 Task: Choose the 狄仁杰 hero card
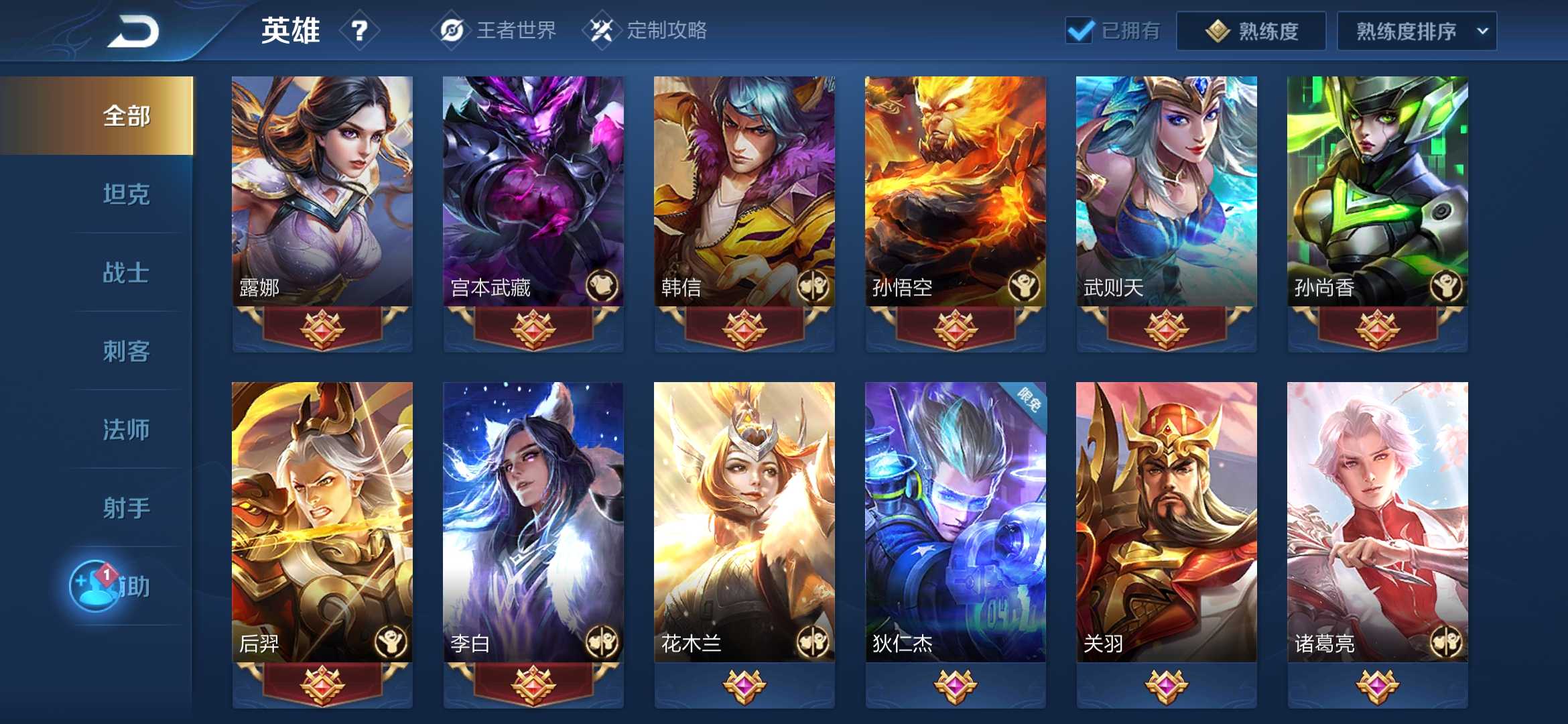pyautogui.click(x=956, y=523)
